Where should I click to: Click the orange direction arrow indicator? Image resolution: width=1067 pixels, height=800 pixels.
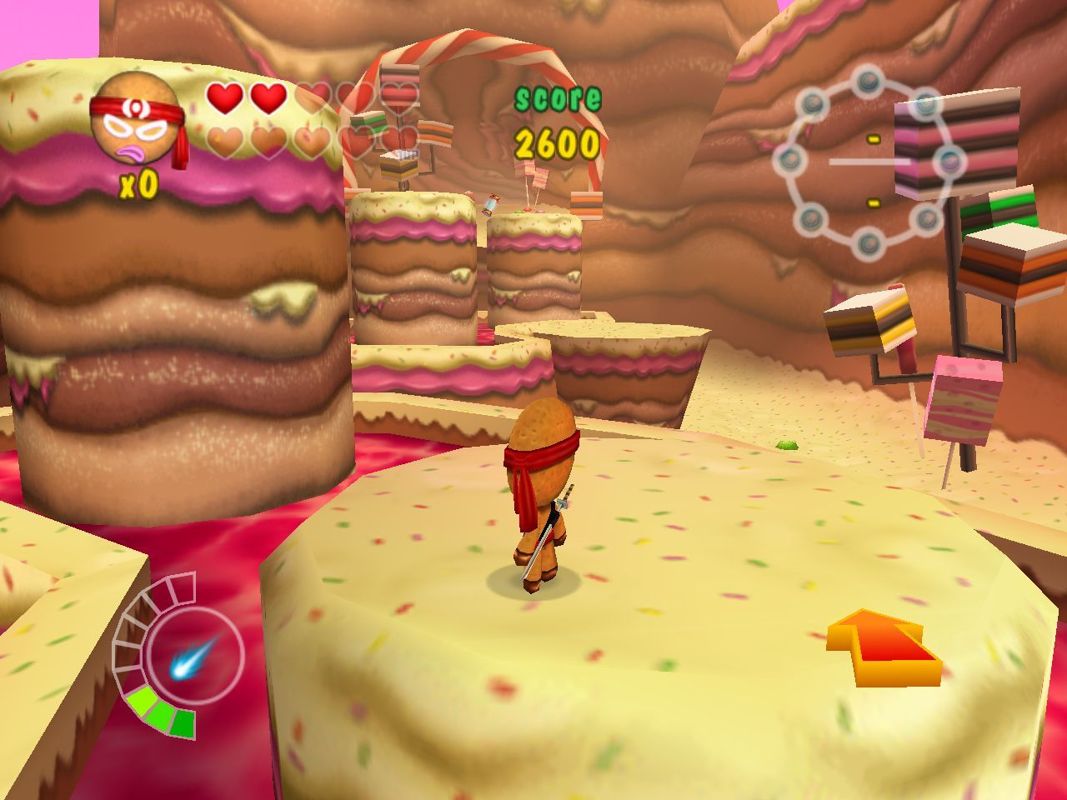pos(885,647)
